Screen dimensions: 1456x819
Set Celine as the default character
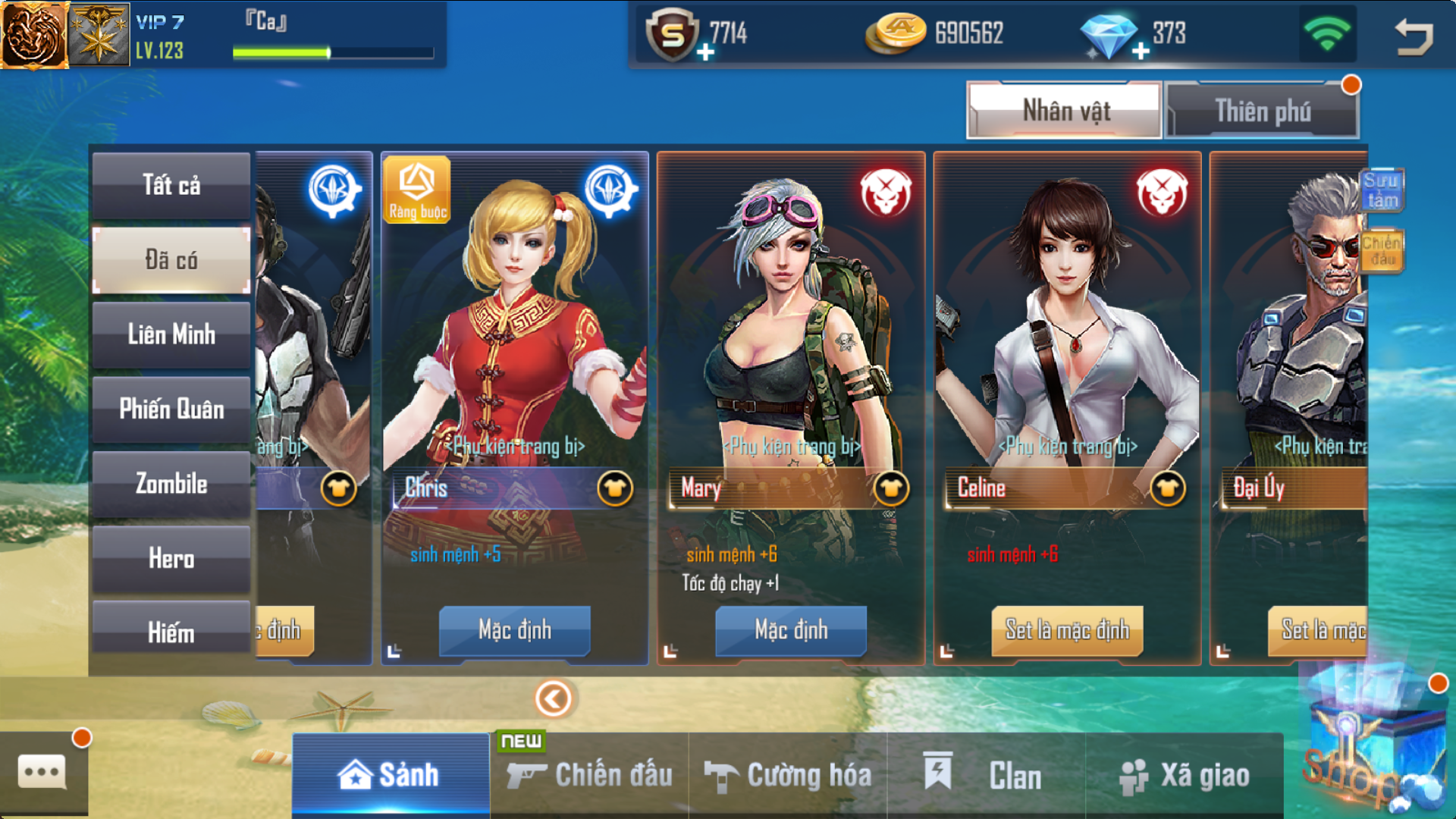(x=1067, y=630)
